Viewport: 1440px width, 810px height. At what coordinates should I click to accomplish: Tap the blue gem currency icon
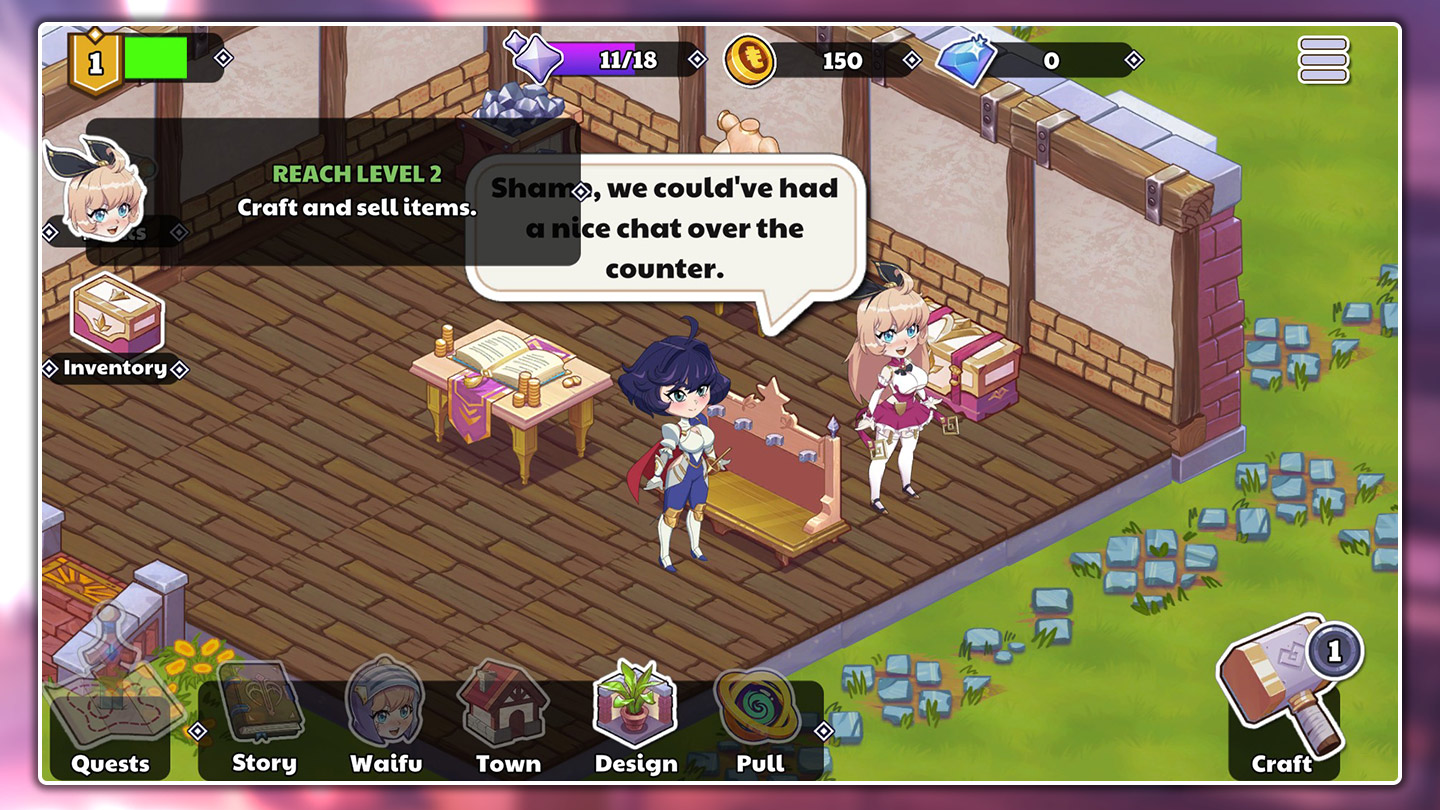click(966, 61)
